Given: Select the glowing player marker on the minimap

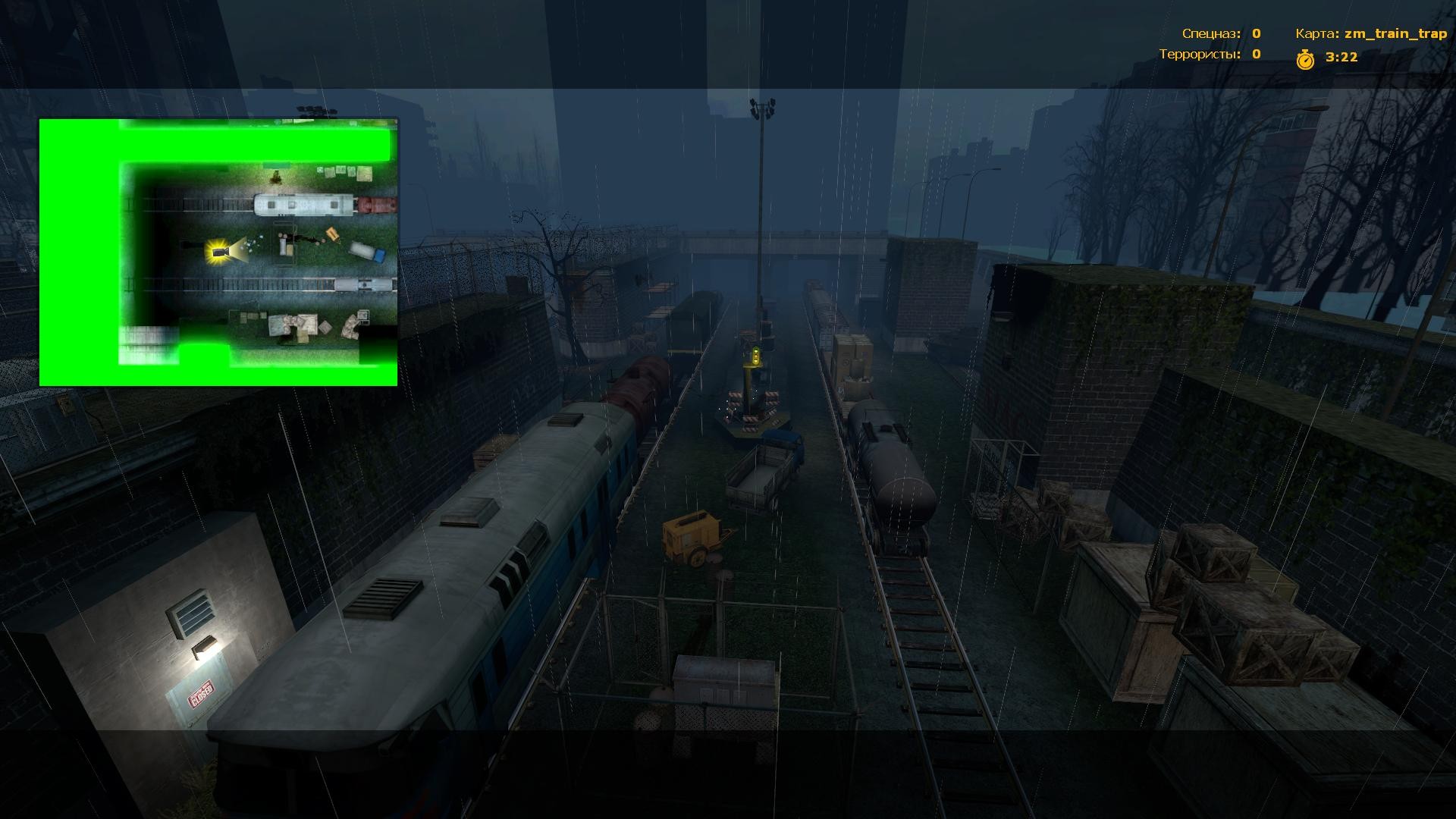Looking at the screenshot, I should [x=218, y=252].
